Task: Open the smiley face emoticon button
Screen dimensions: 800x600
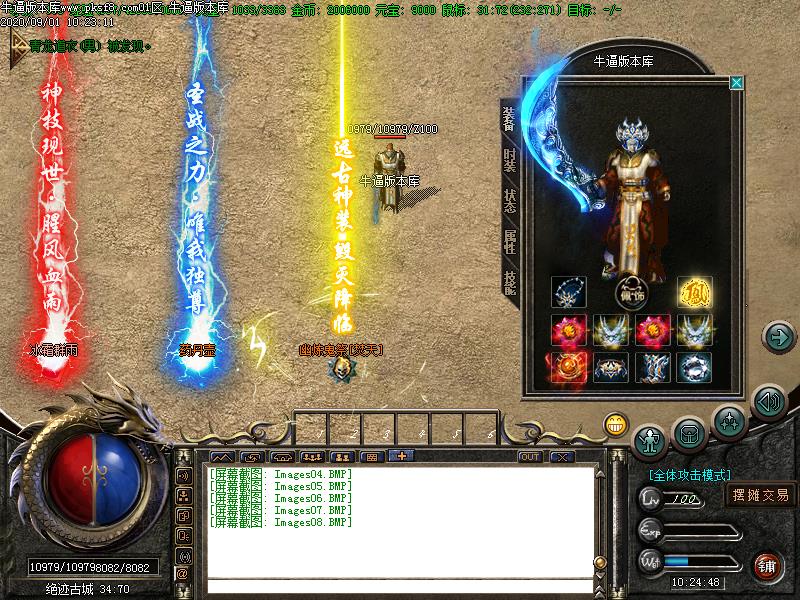Action: (x=615, y=425)
